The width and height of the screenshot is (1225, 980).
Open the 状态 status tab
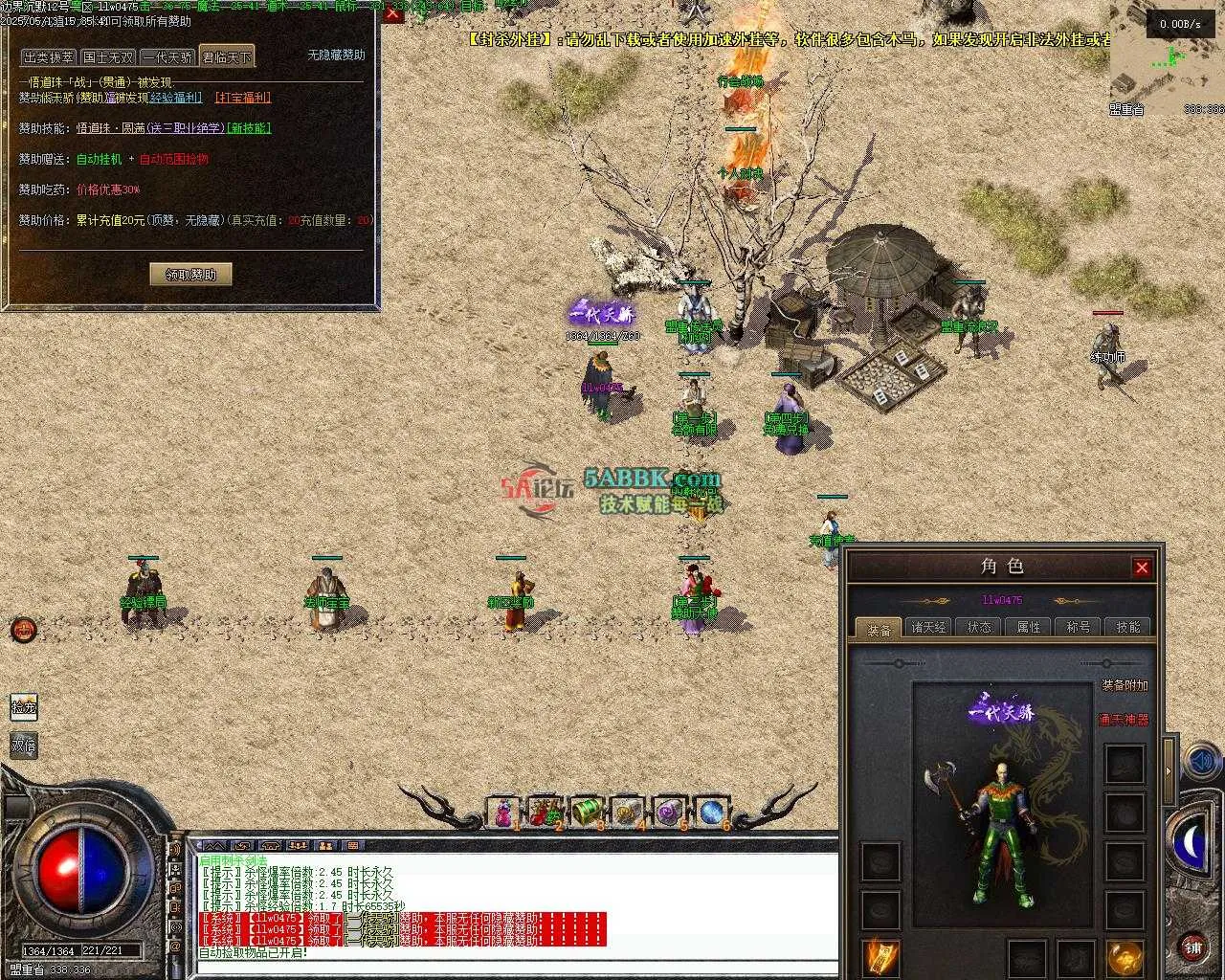click(x=979, y=628)
